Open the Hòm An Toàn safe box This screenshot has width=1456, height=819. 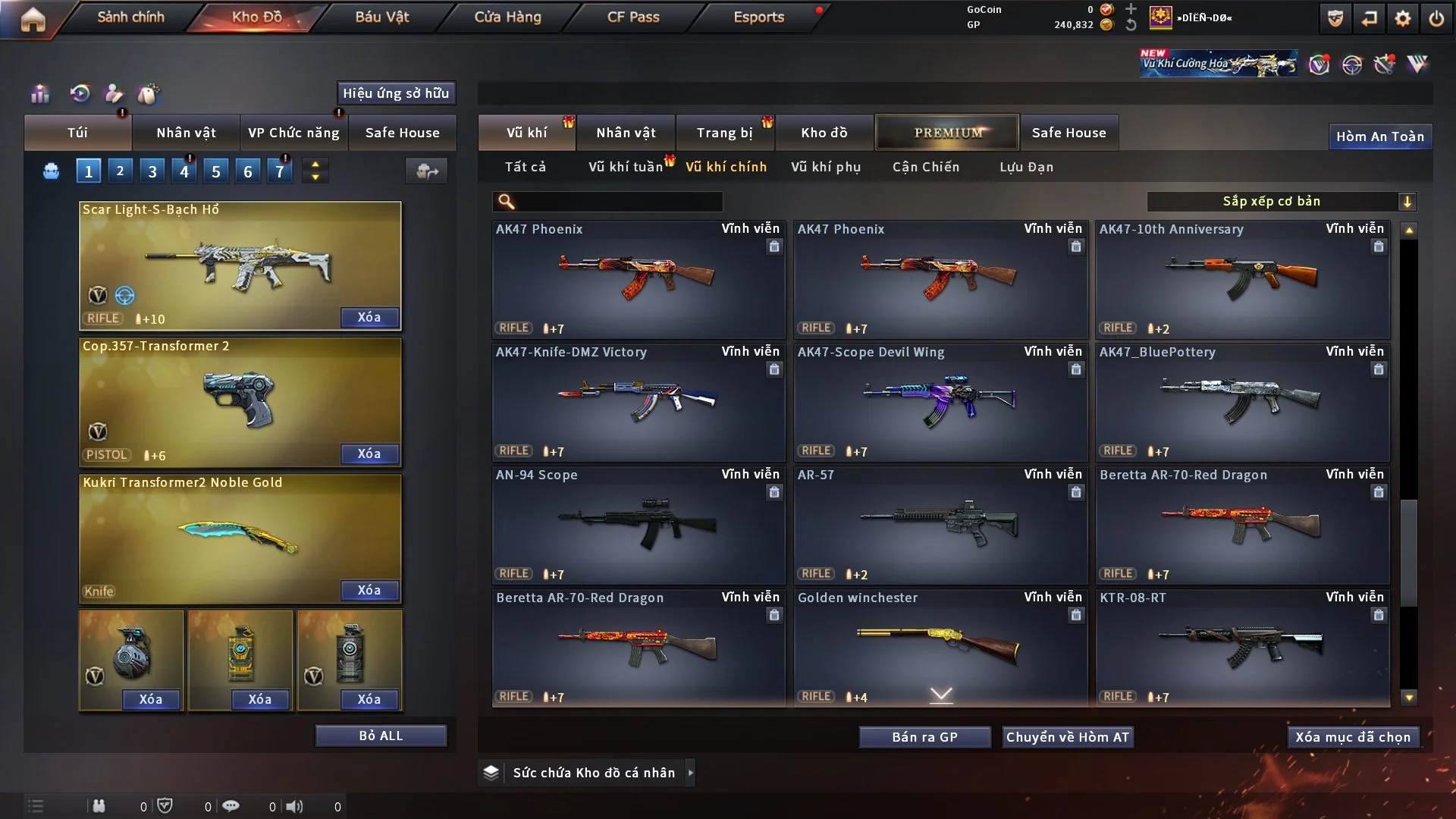coord(1379,136)
